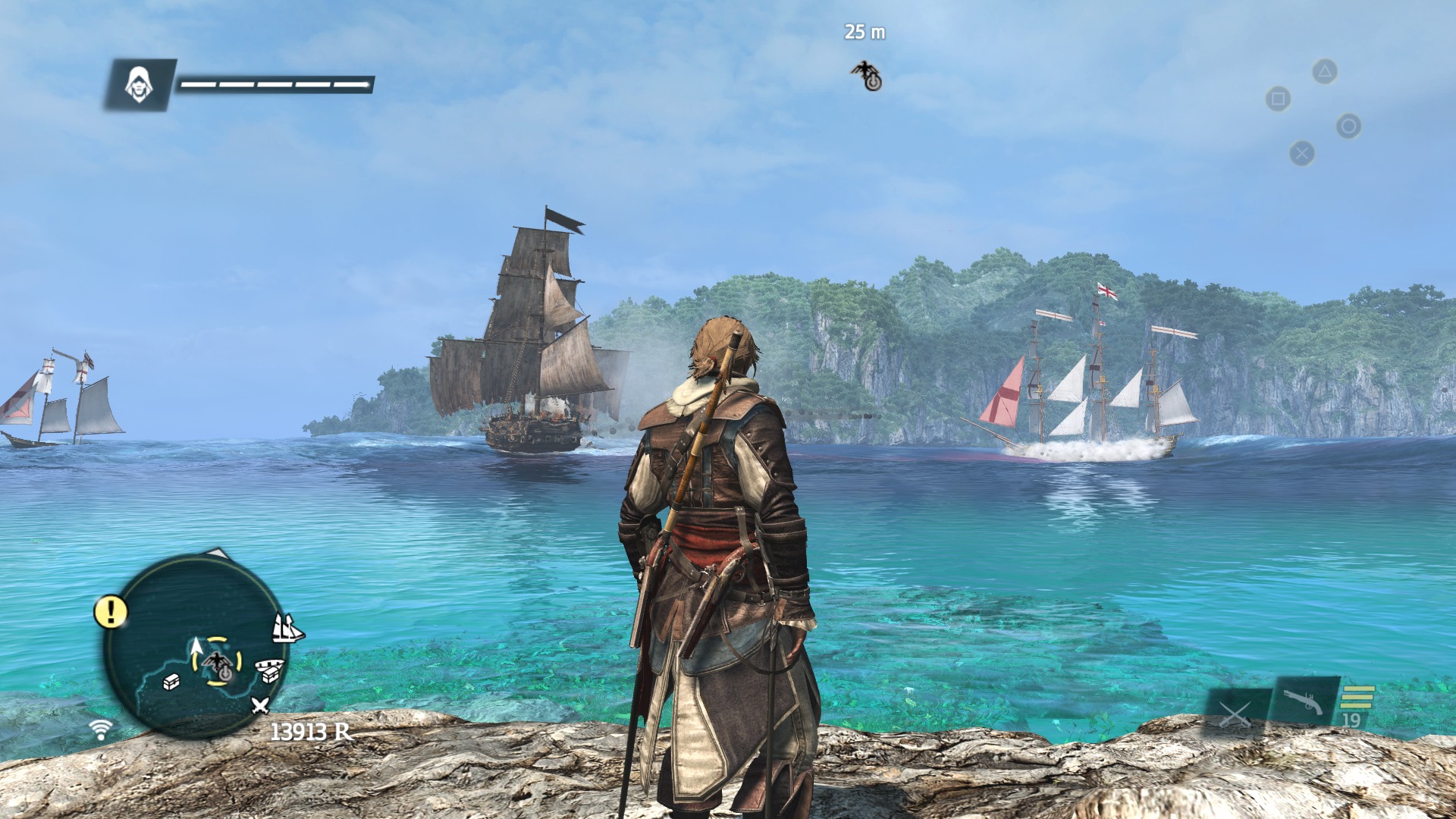Select the eagle objective marker showing 25 m
The width and height of the screenshot is (1456, 819).
coord(866,75)
